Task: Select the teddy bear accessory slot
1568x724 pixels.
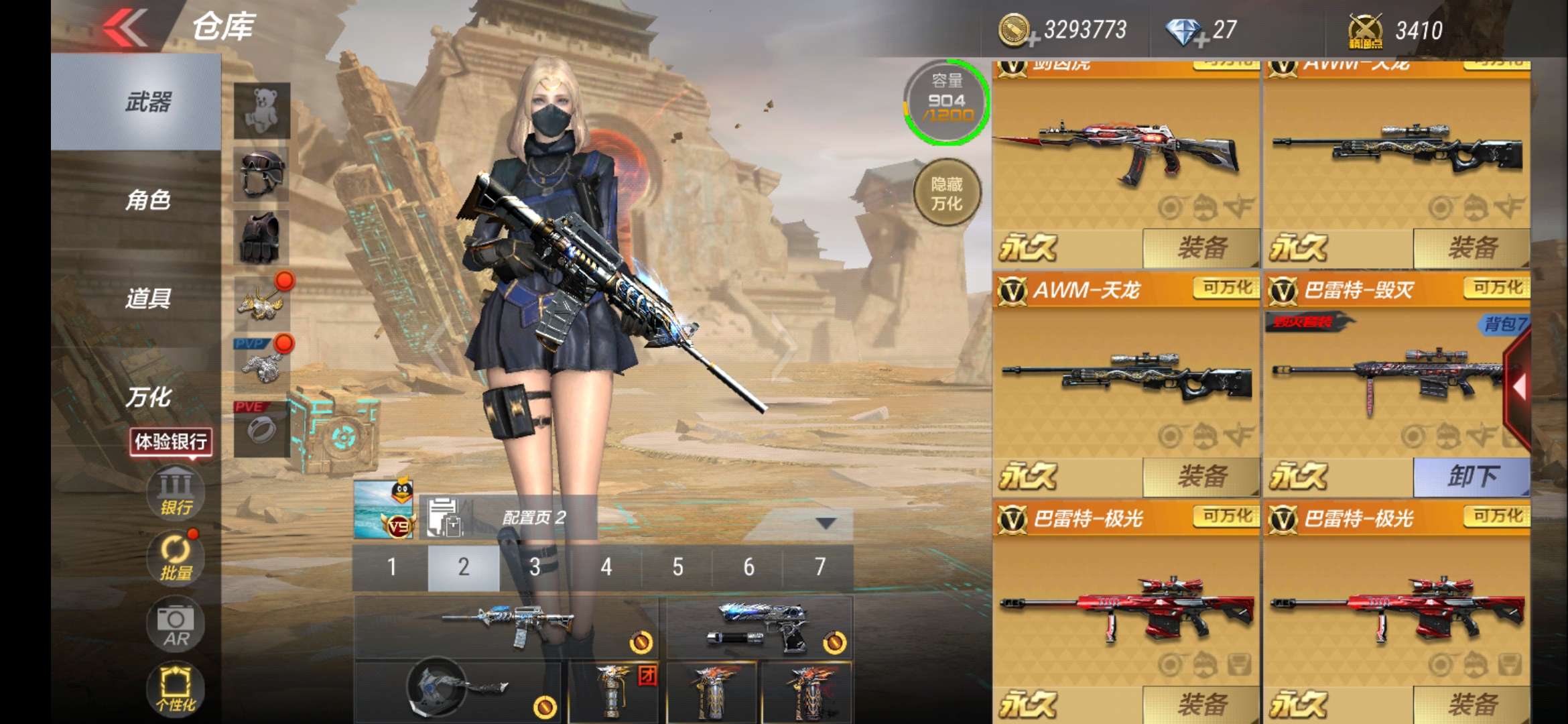Action: [262, 111]
